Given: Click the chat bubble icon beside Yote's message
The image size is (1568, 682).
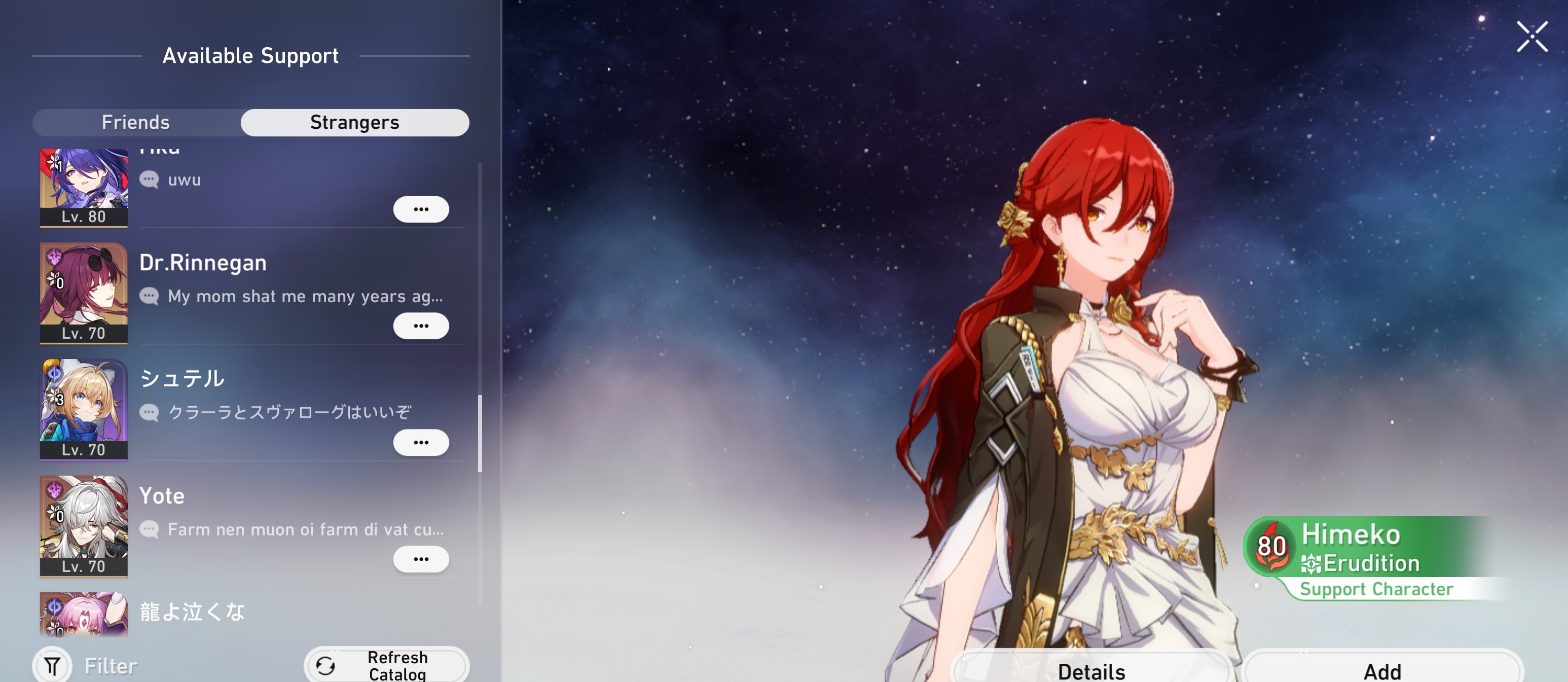Looking at the screenshot, I should click(x=148, y=528).
